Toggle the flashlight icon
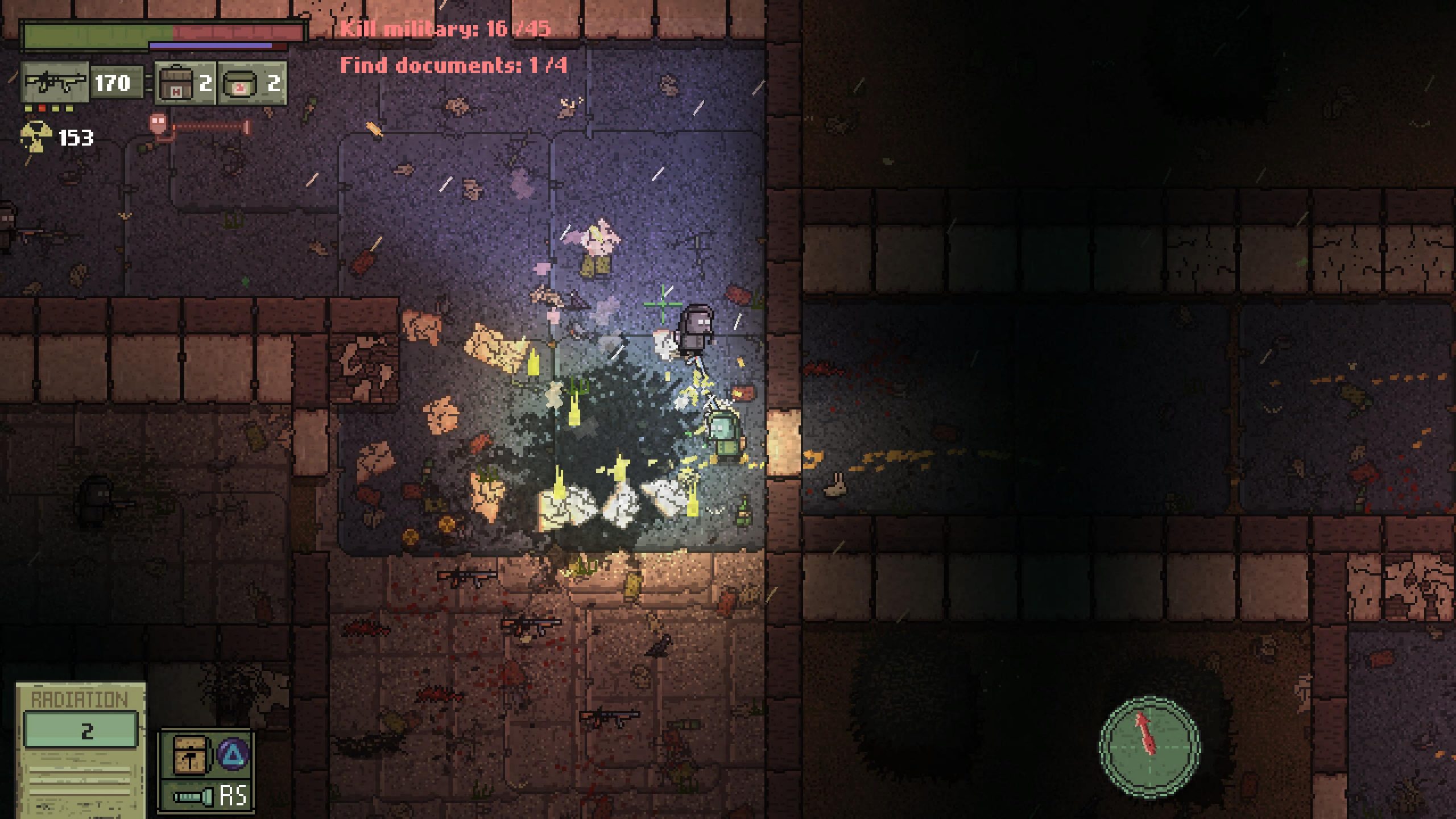1456x819 pixels. coord(193,796)
